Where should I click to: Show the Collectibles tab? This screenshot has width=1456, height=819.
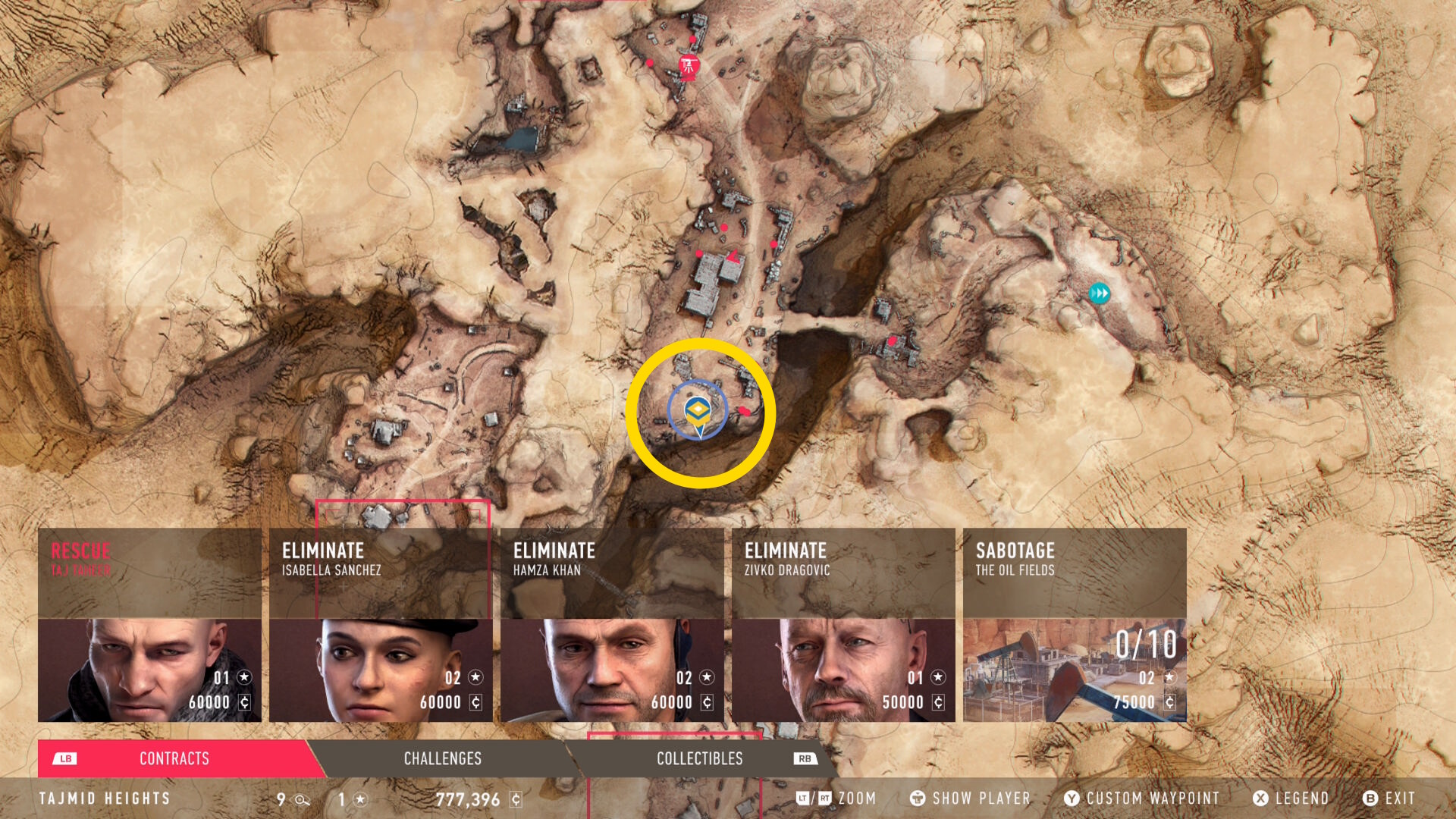[x=699, y=758]
